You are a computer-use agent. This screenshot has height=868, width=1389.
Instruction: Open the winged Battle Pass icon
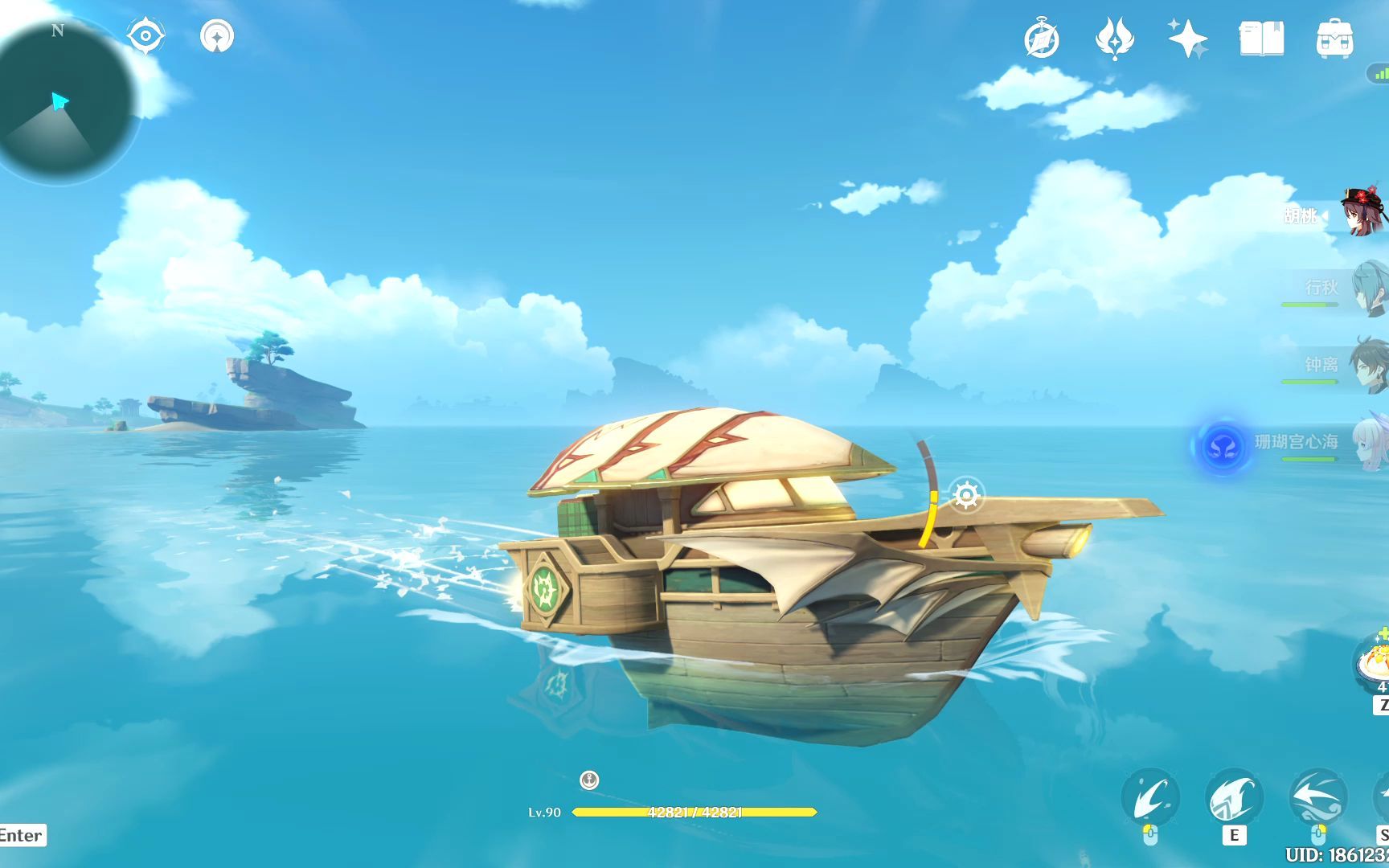point(1114,39)
